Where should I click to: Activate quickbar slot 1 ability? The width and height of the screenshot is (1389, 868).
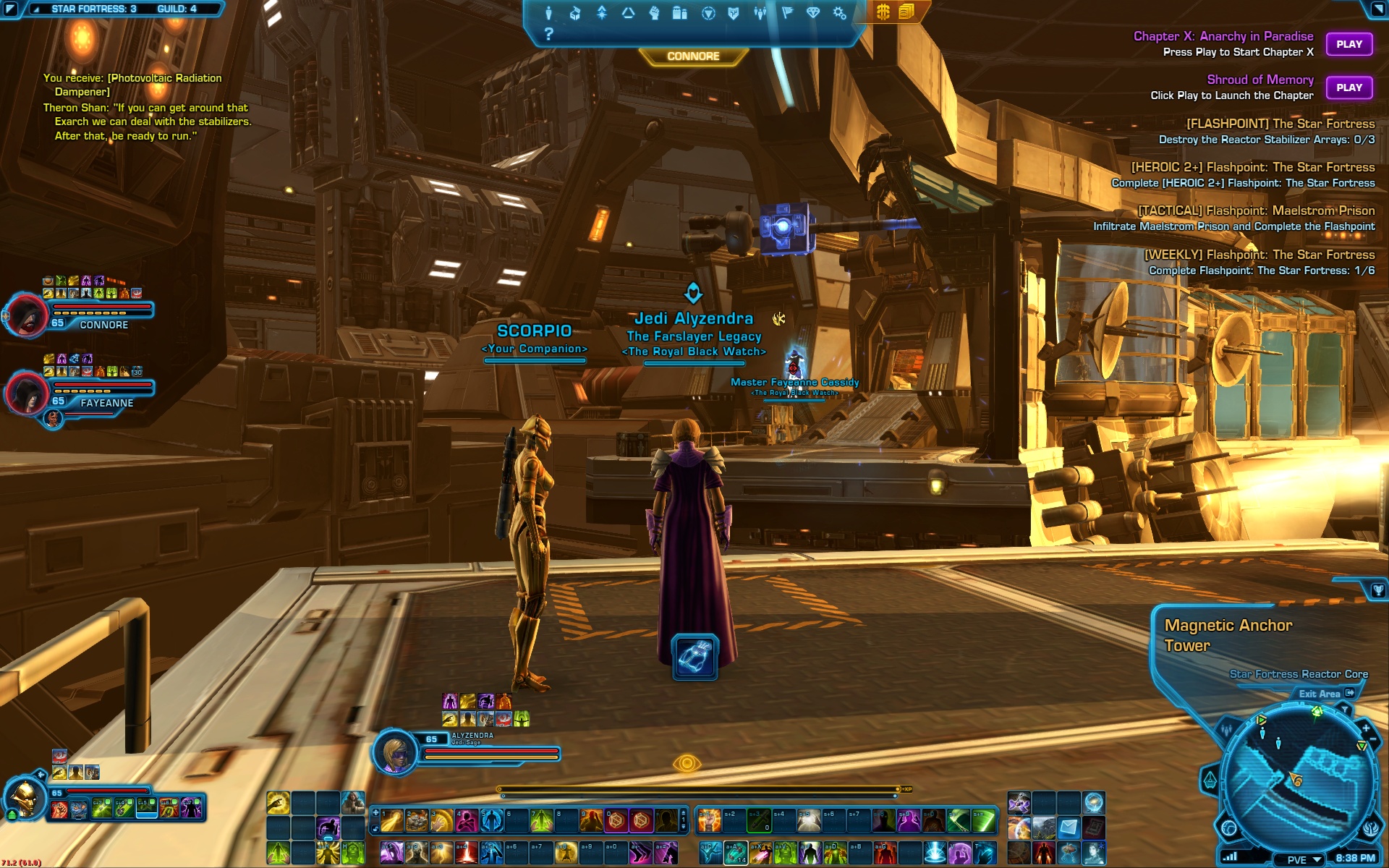(391, 821)
